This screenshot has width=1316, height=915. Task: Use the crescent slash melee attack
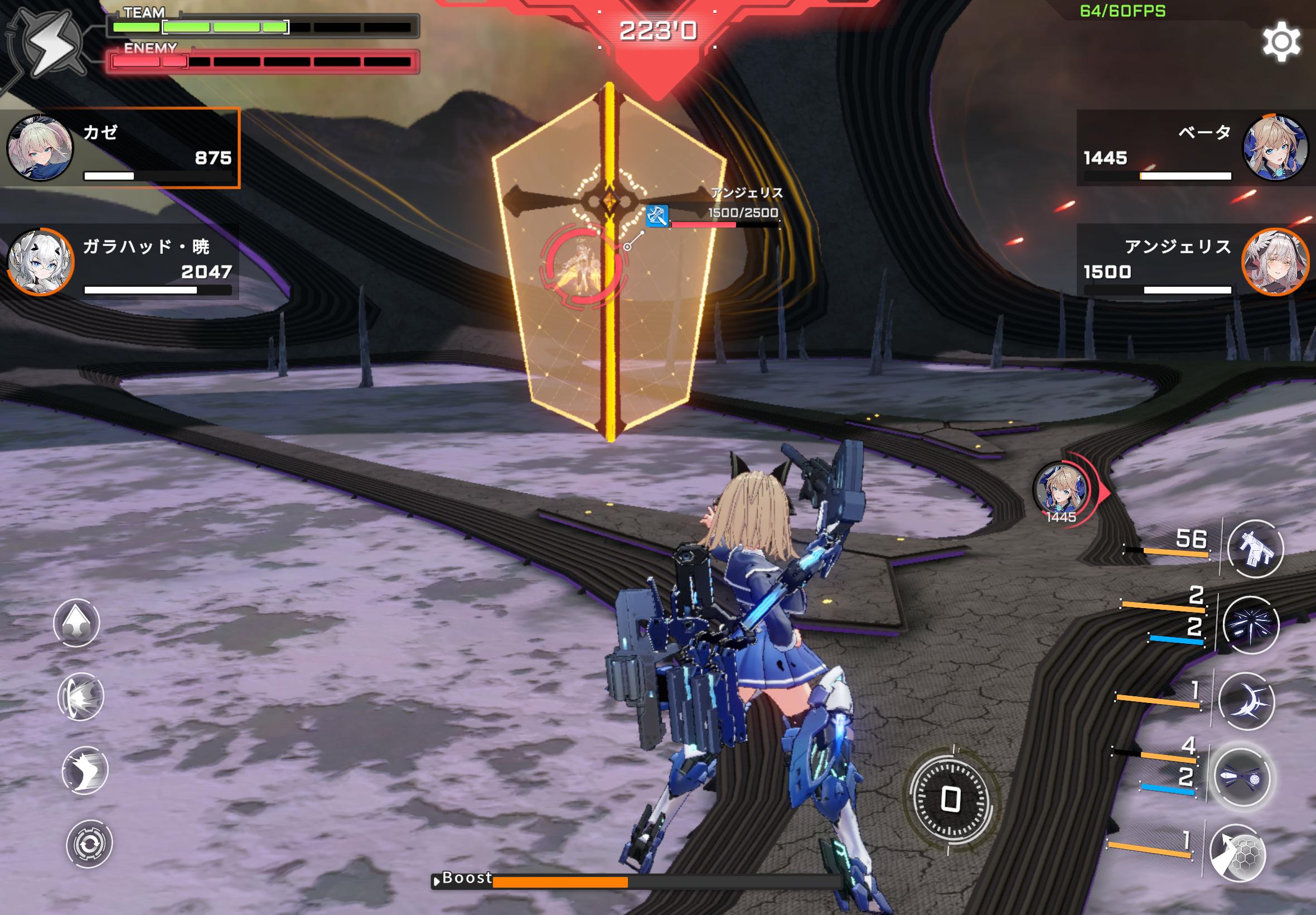point(1247,701)
